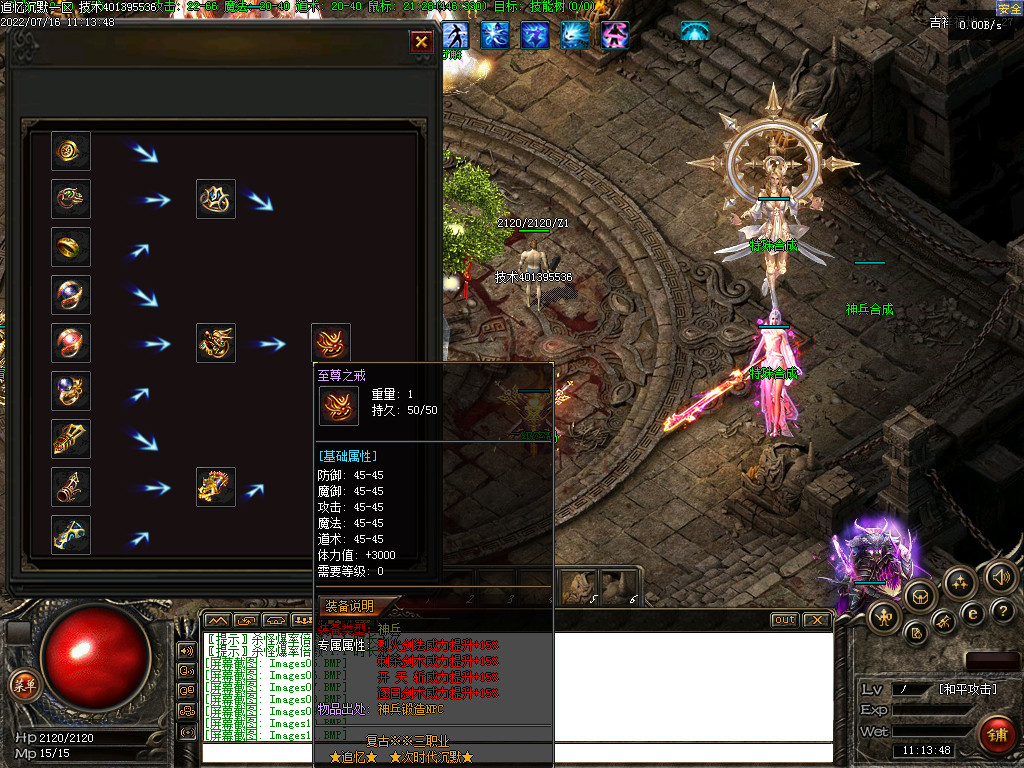Click the chat window 'out' button
The image size is (1024, 768).
point(784,620)
